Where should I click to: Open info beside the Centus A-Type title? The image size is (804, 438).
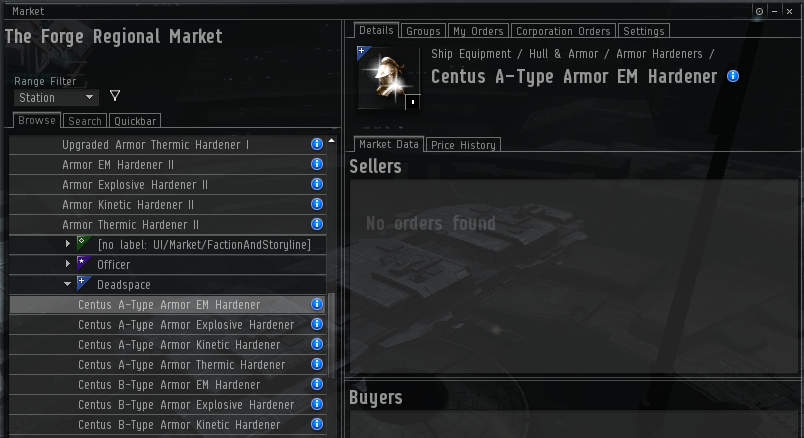tap(733, 76)
